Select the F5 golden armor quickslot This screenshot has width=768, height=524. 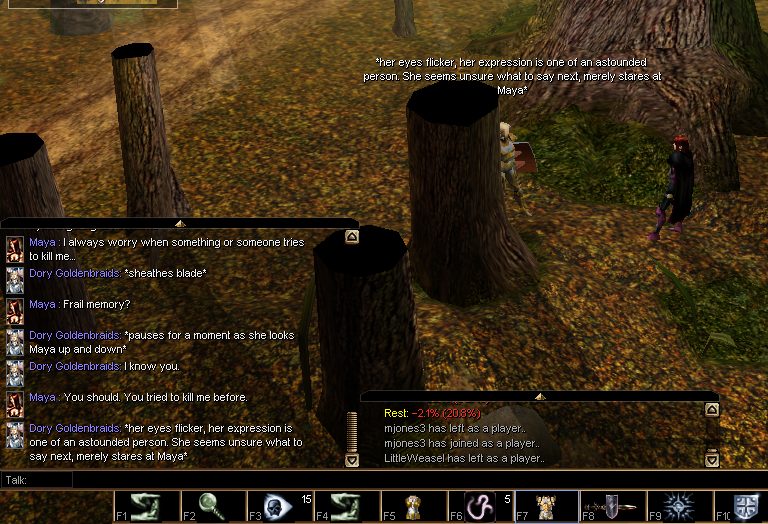click(x=412, y=506)
